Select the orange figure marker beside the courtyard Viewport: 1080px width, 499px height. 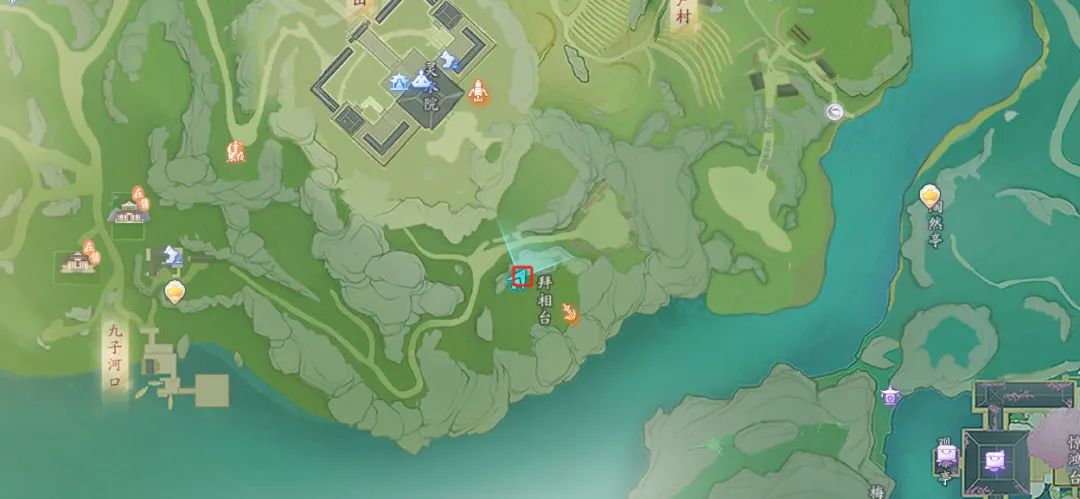click(x=477, y=91)
